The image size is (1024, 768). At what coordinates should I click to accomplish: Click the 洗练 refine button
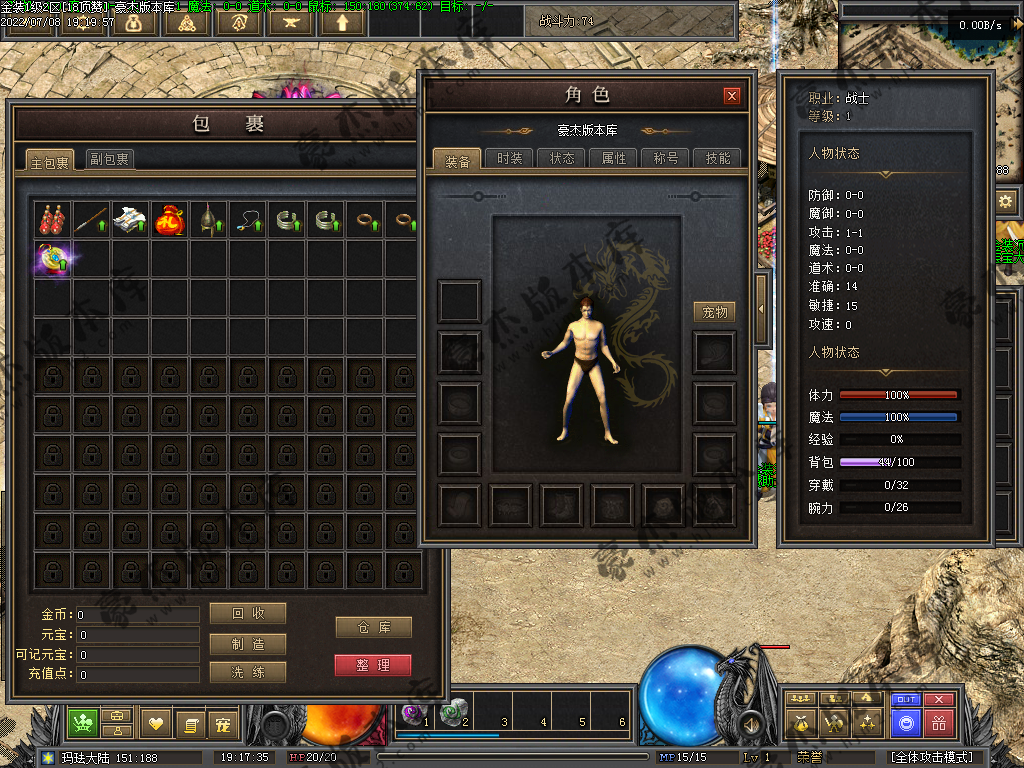[x=248, y=672]
